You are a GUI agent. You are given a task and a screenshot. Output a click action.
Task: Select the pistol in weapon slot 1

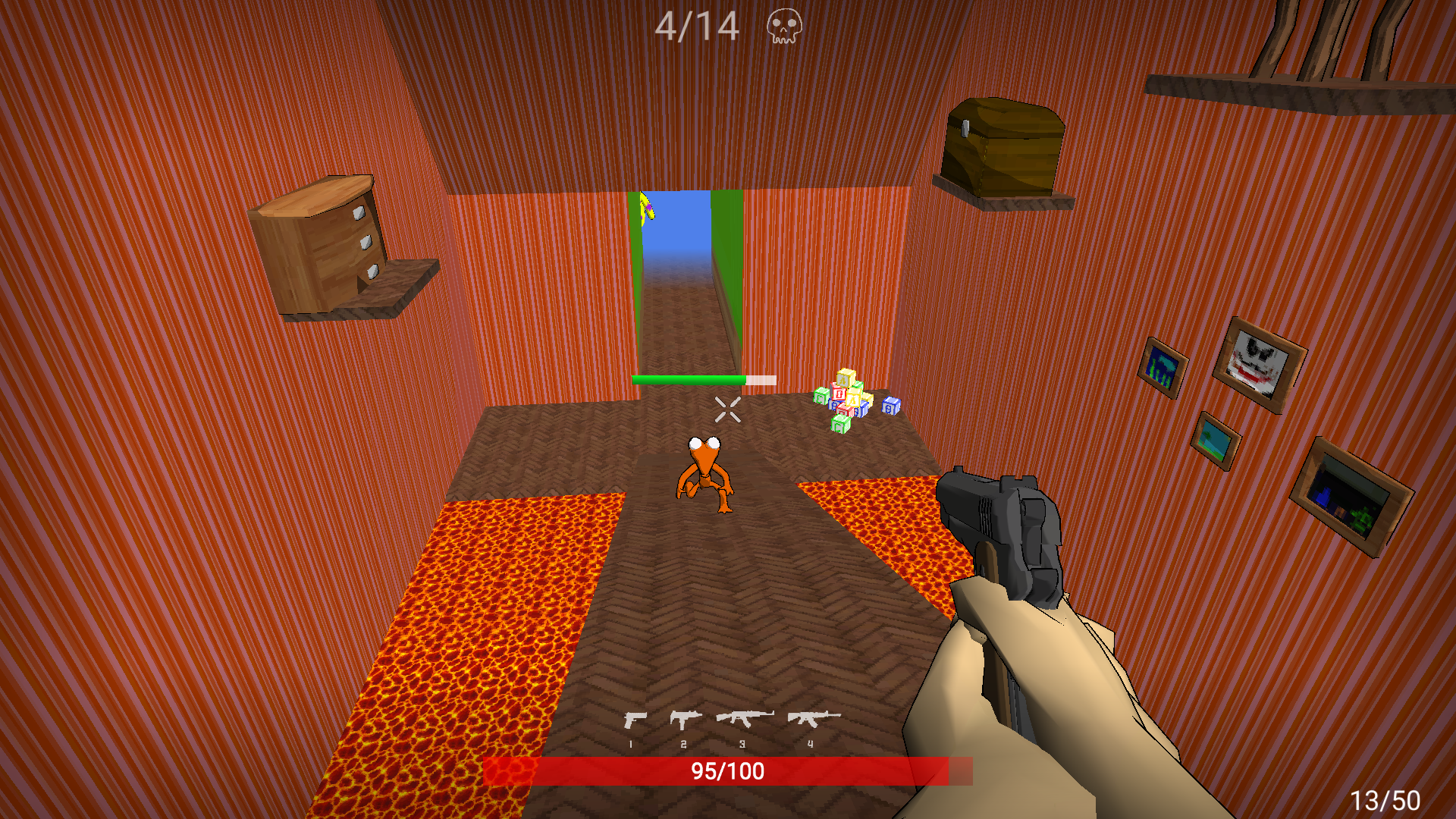pos(635,719)
